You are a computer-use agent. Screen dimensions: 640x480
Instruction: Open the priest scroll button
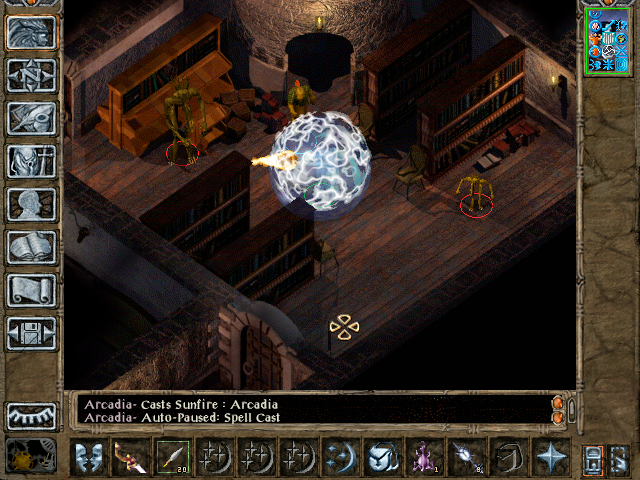click(x=32, y=291)
